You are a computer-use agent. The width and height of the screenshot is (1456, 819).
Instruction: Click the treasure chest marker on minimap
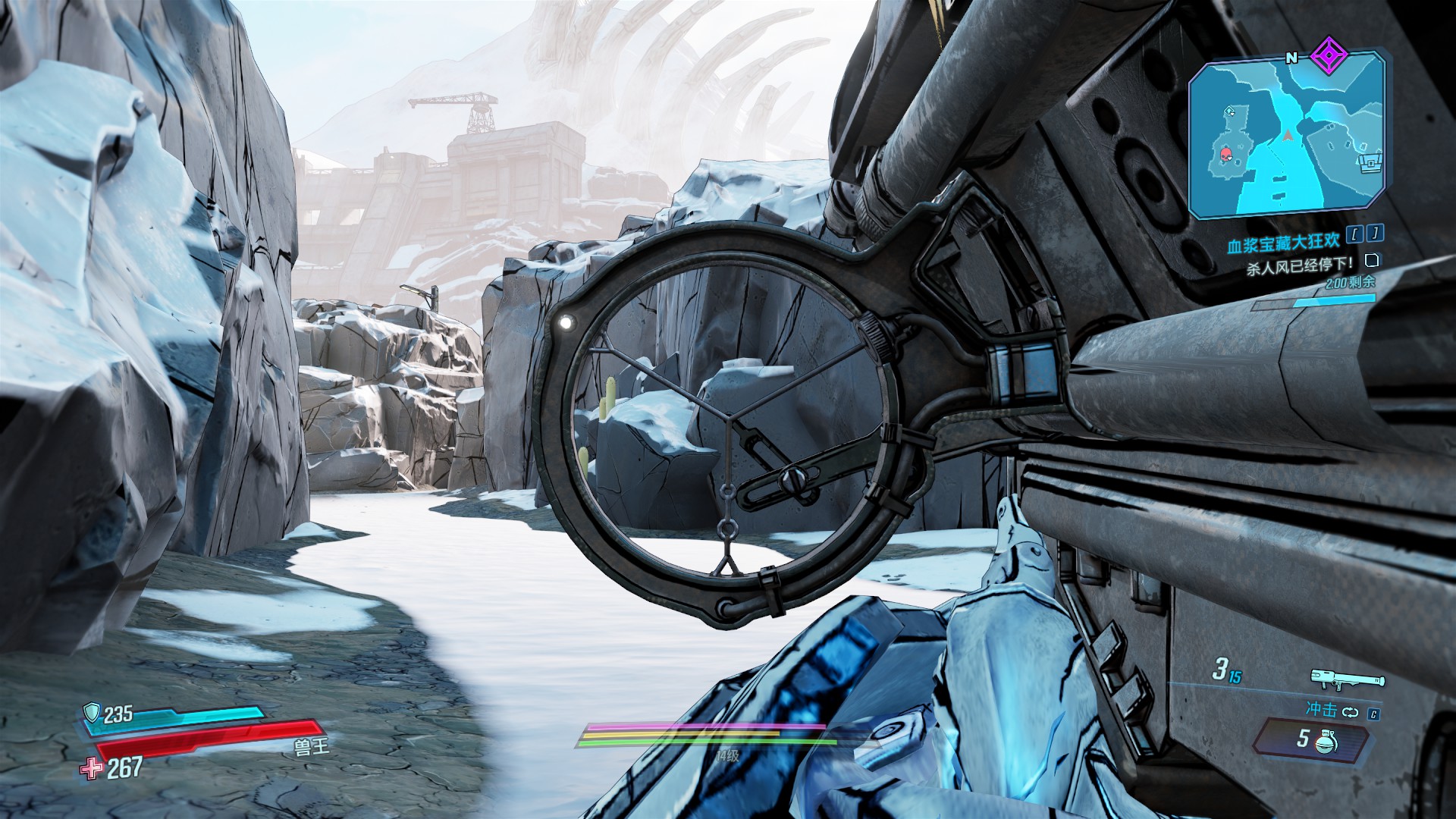coord(1369,162)
